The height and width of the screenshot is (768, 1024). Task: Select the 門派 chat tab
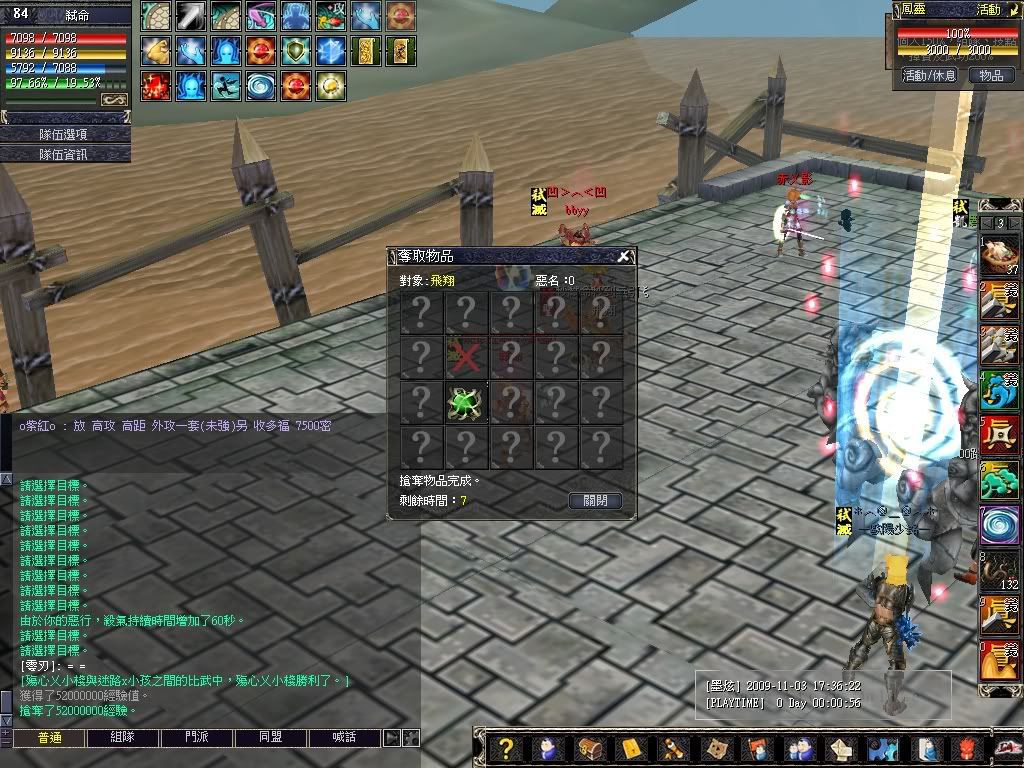(x=197, y=738)
